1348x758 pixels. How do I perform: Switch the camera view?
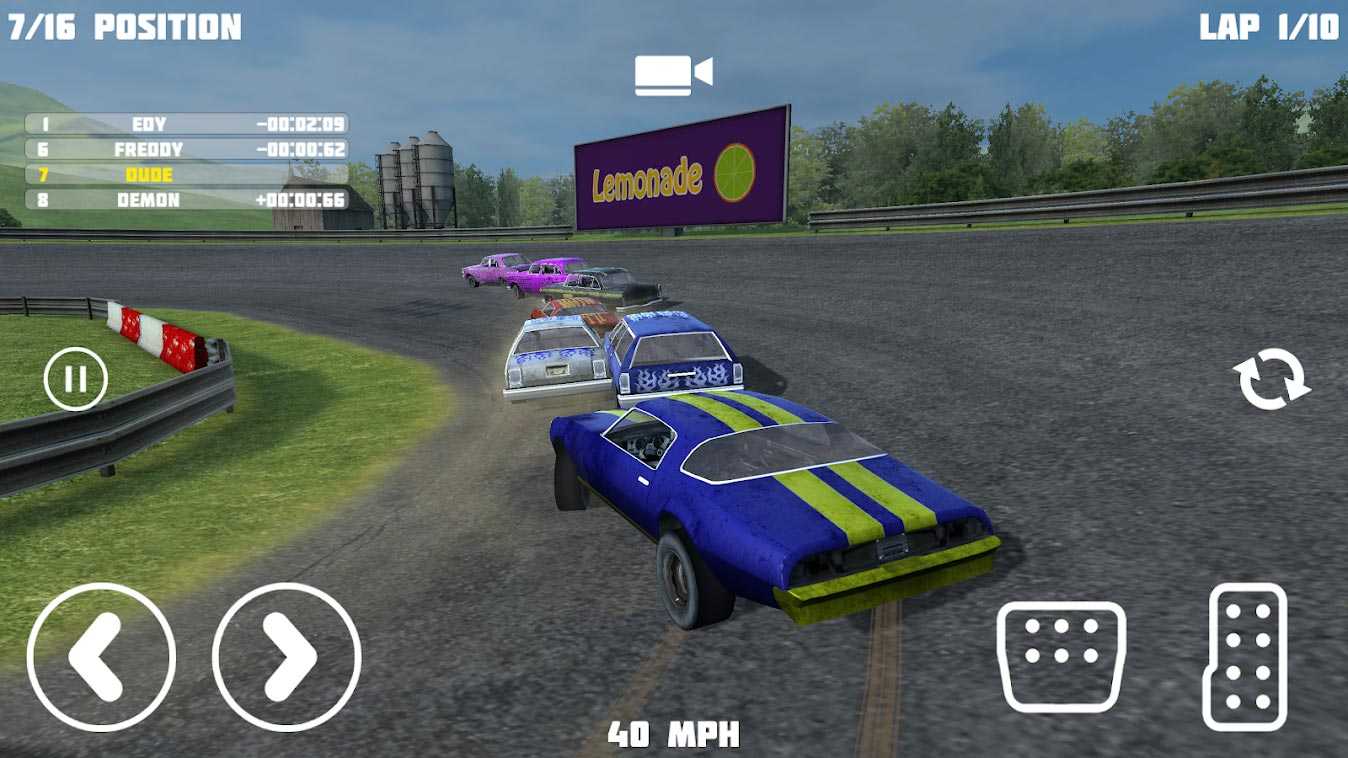click(673, 75)
